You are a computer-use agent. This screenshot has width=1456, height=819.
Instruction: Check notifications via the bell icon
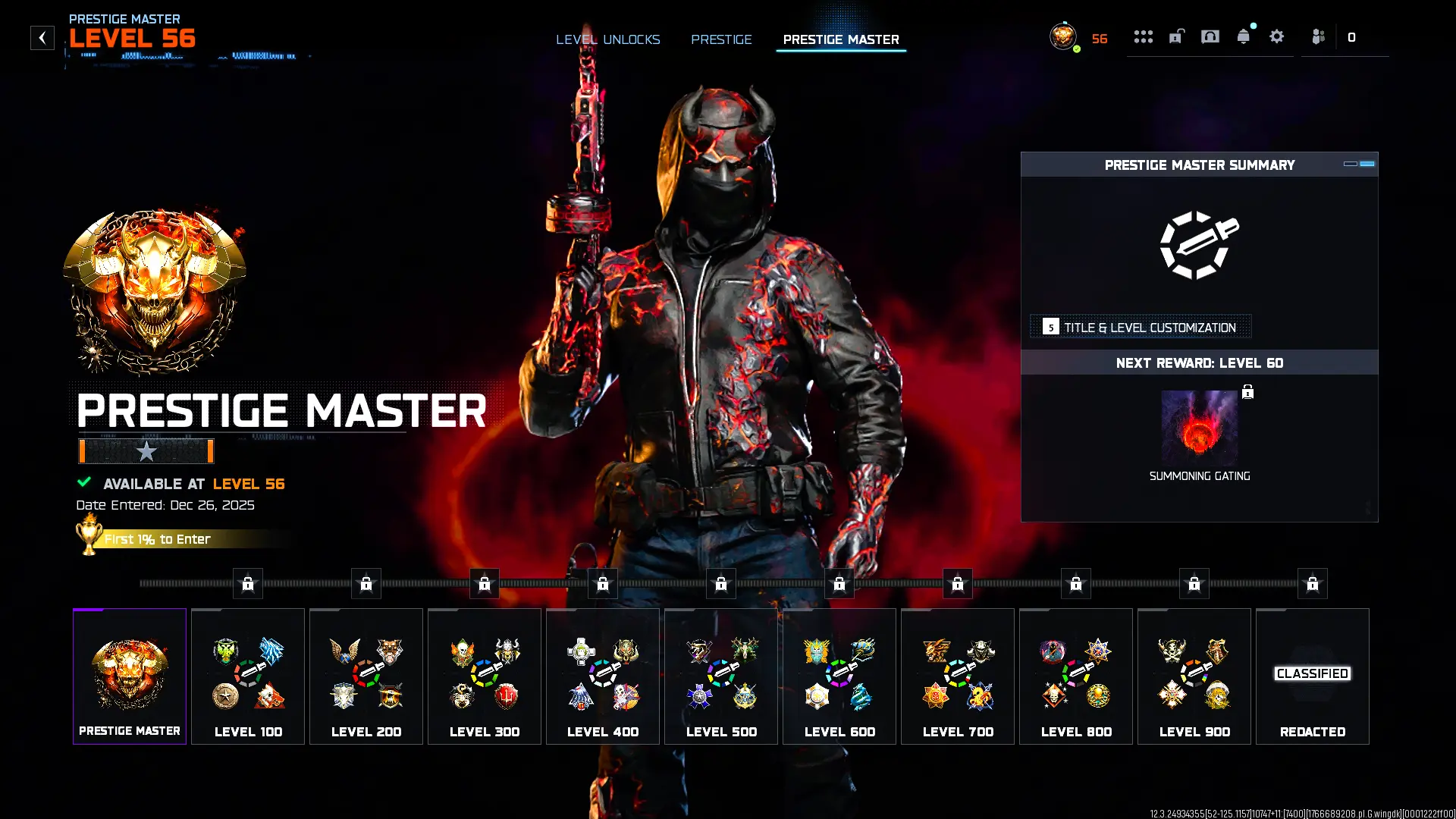tap(1242, 36)
